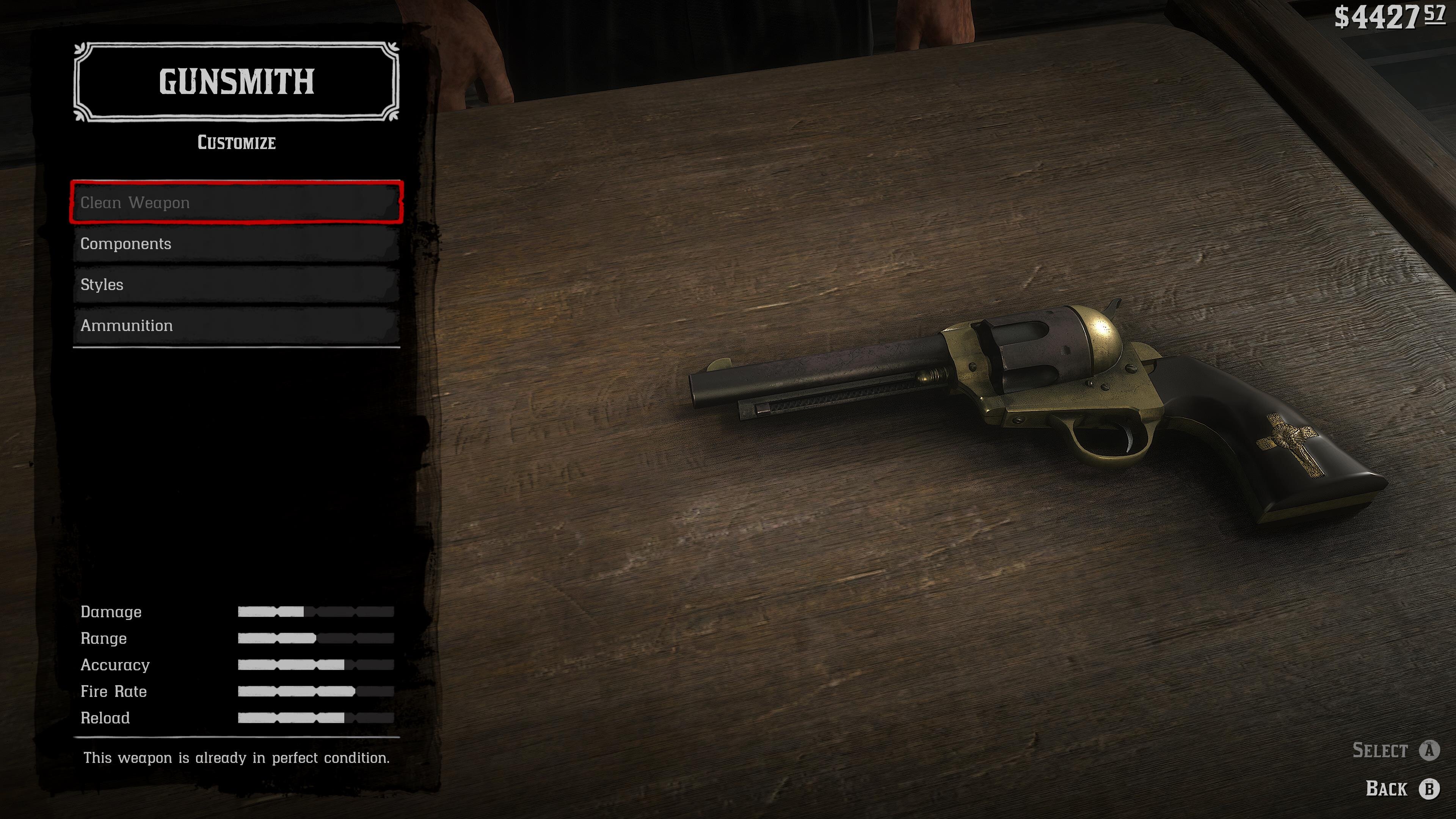This screenshot has height=819, width=1456.
Task: Open the Components menu
Action: click(236, 243)
